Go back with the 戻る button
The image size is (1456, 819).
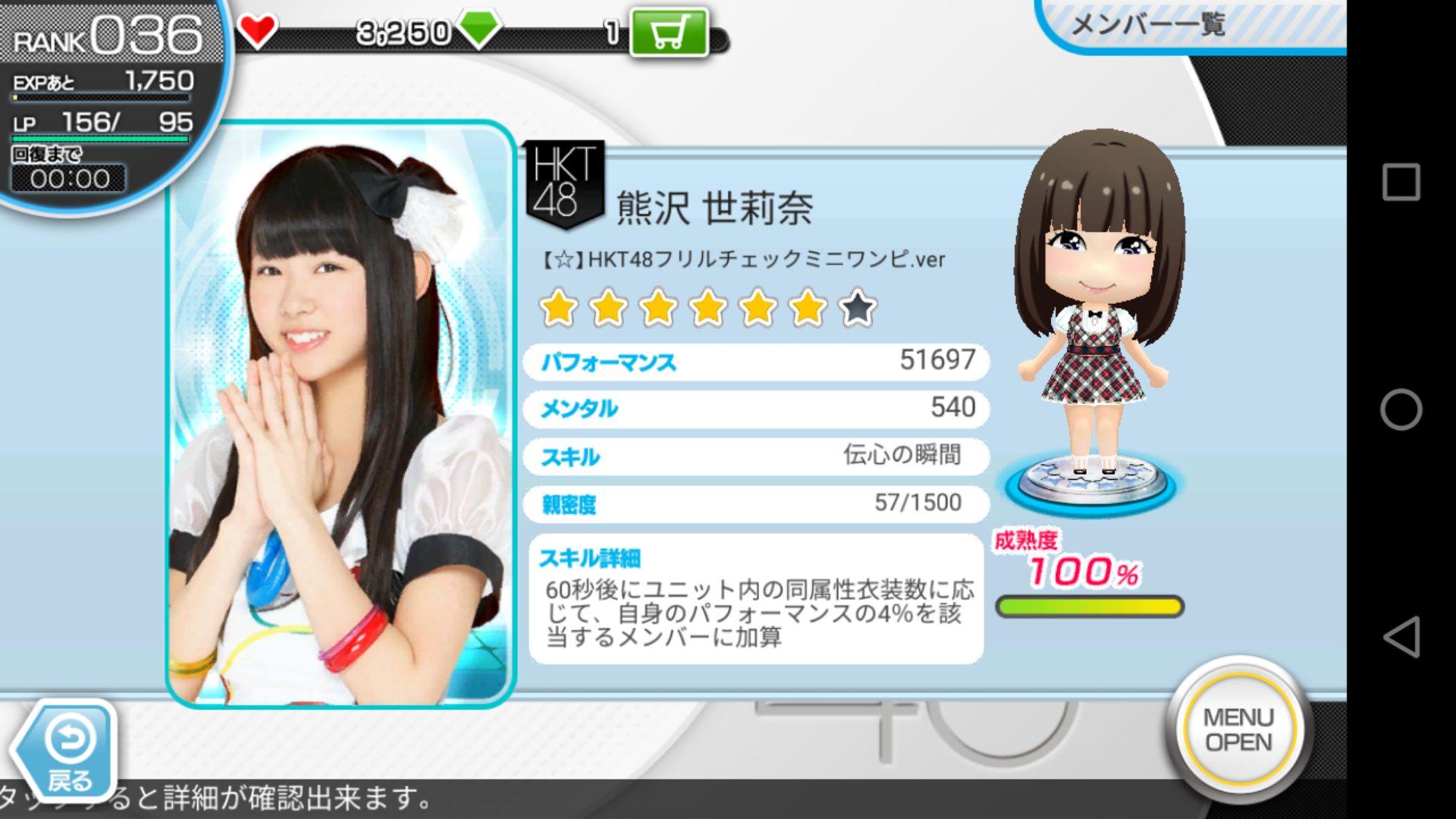tap(68, 751)
